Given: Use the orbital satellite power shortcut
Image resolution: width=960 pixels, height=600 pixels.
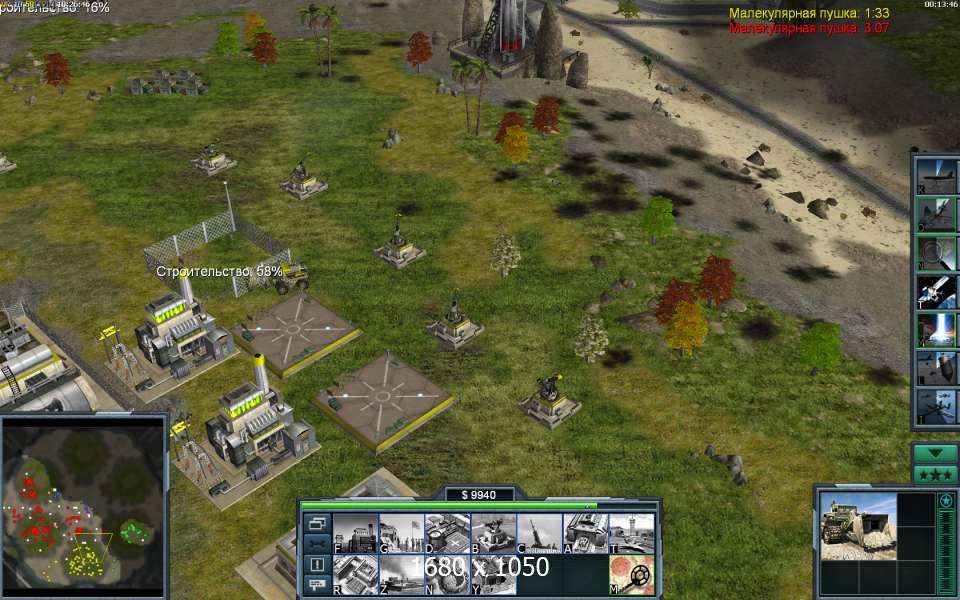Looking at the screenshot, I should (x=937, y=291).
